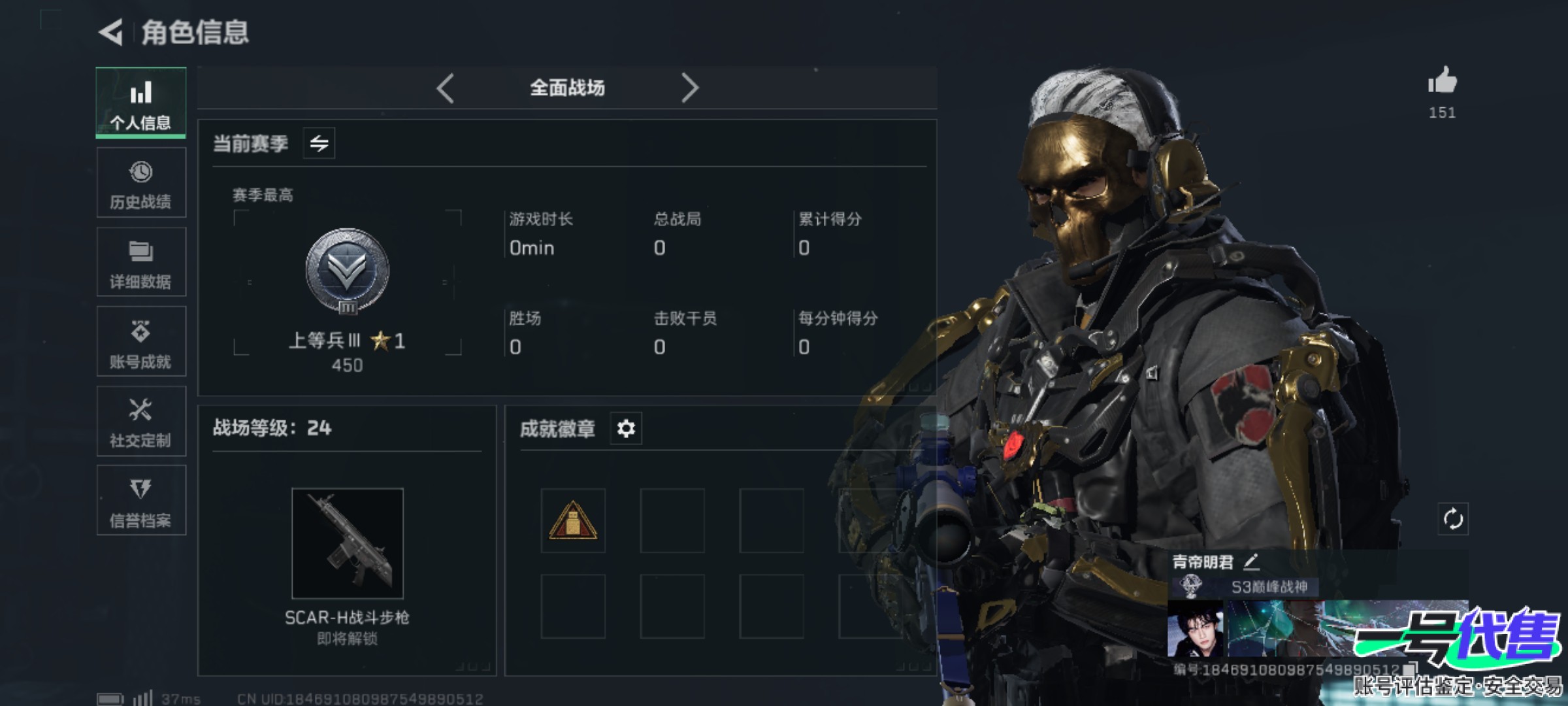
Task: Select the 账号成就 tab
Action: (141, 342)
